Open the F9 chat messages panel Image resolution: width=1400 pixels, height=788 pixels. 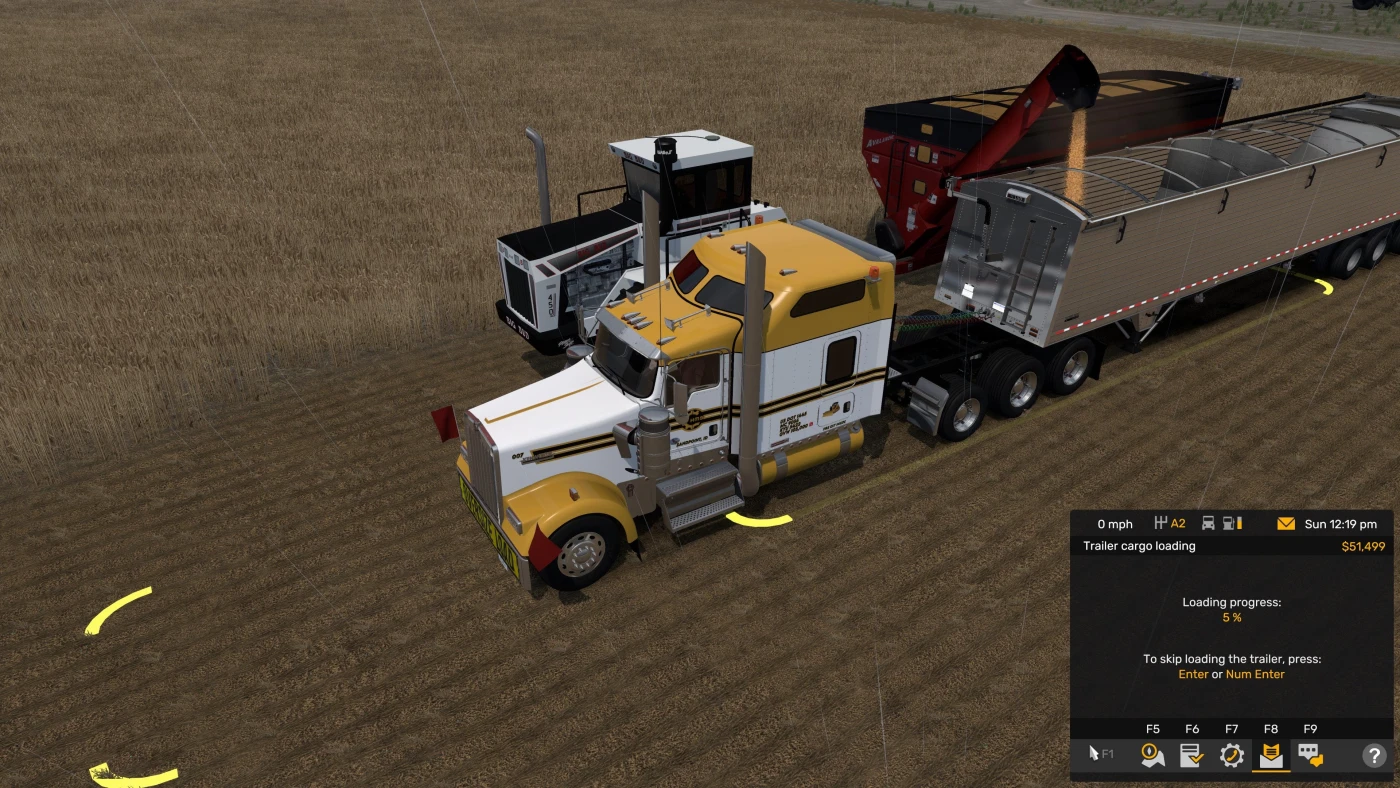point(1311,755)
